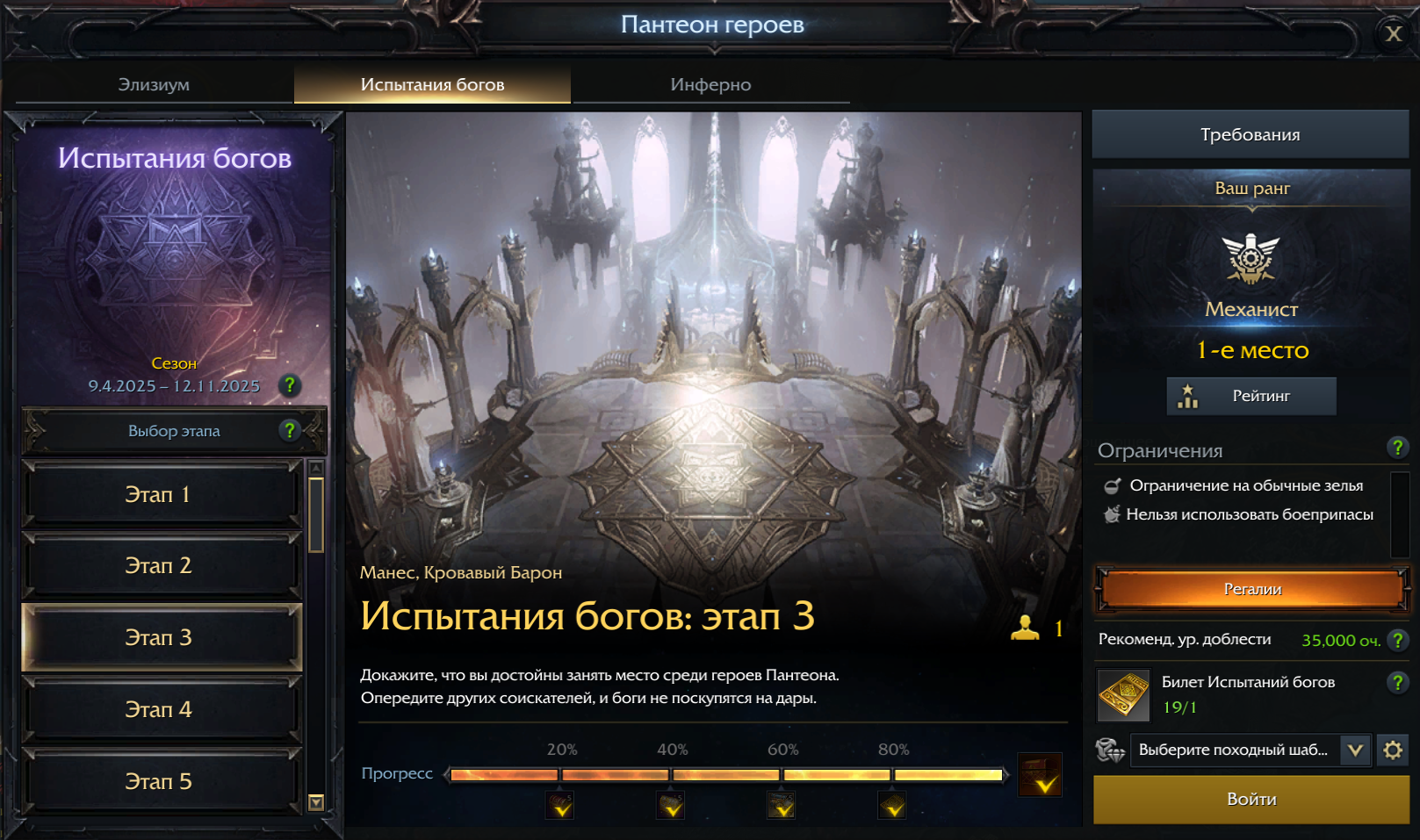Screen dimensions: 1420x840
Task: Open template settings via gear icon
Action: [1395, 750]
